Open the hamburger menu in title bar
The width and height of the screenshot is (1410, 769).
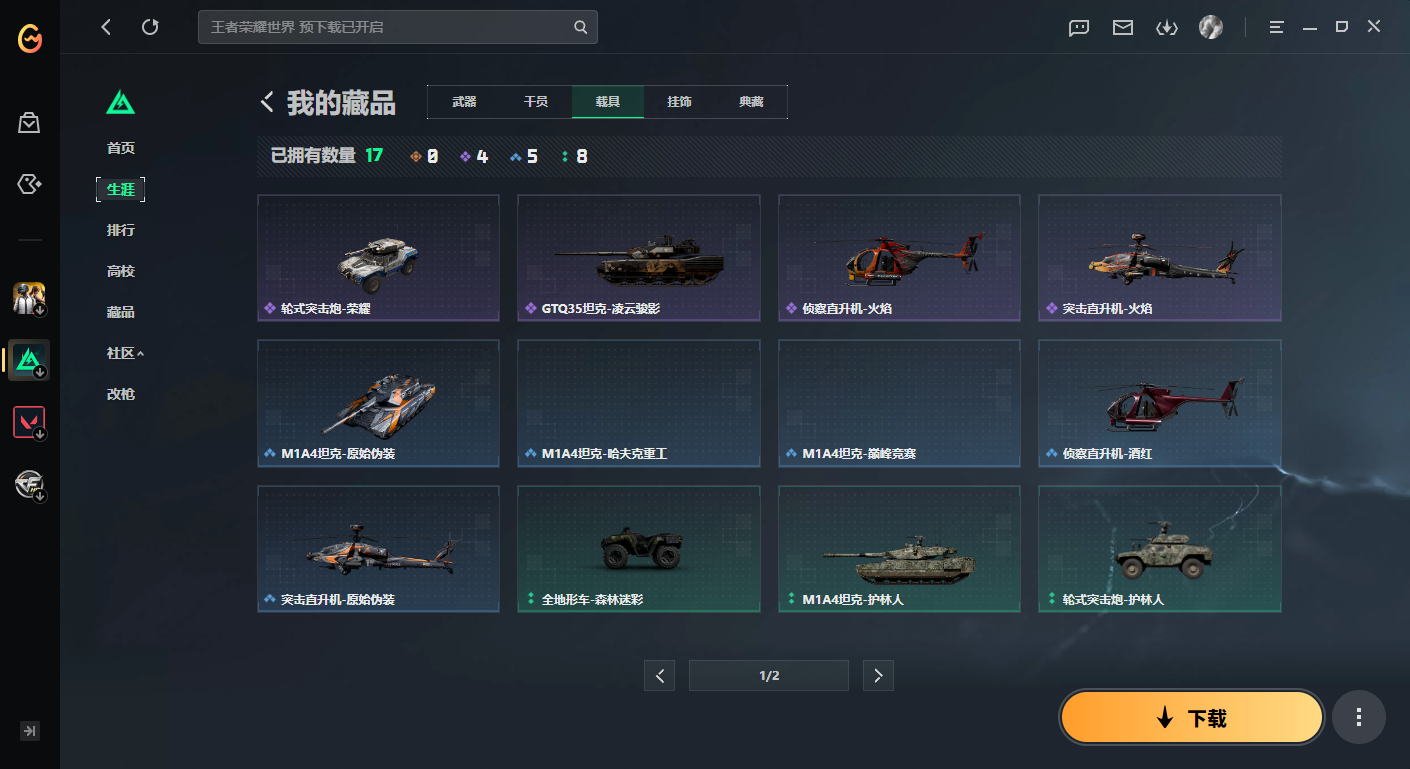[1276, 27]
